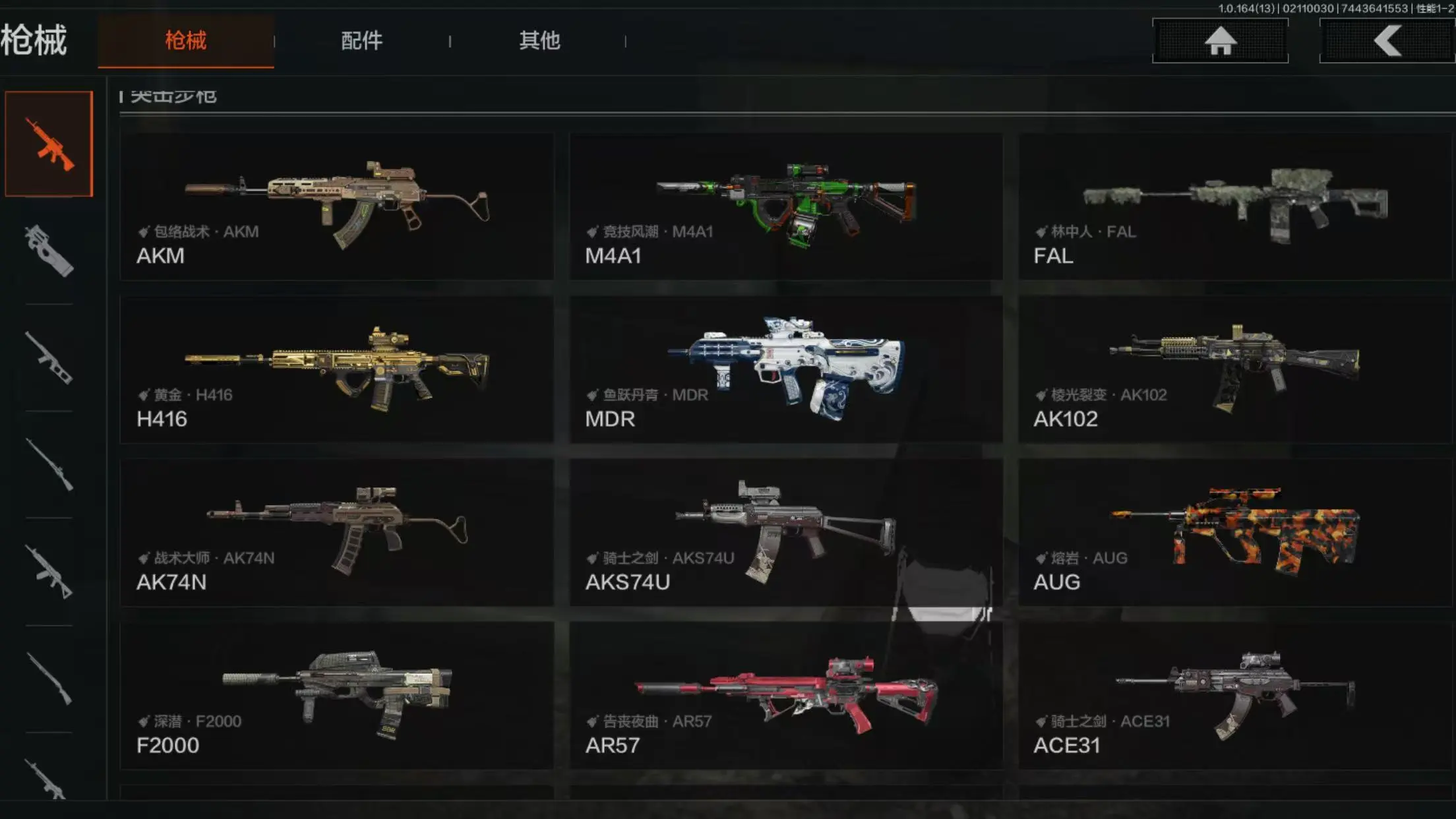Select the red AR57 weapon card

click(785, 696)
